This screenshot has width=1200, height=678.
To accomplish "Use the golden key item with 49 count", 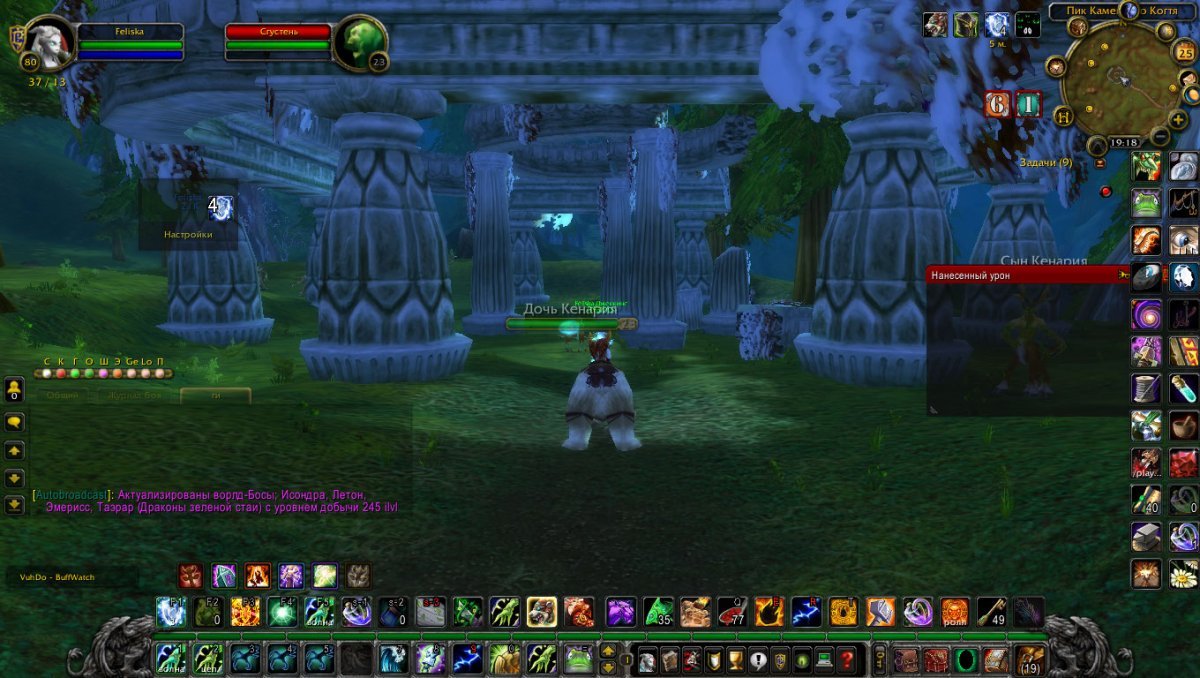I will [991, 611].
